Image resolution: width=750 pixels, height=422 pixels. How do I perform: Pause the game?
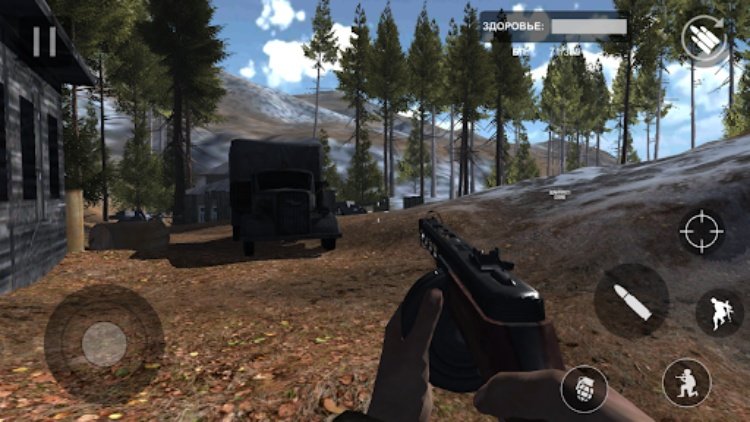pyautogui.click(x=44, y=41)
